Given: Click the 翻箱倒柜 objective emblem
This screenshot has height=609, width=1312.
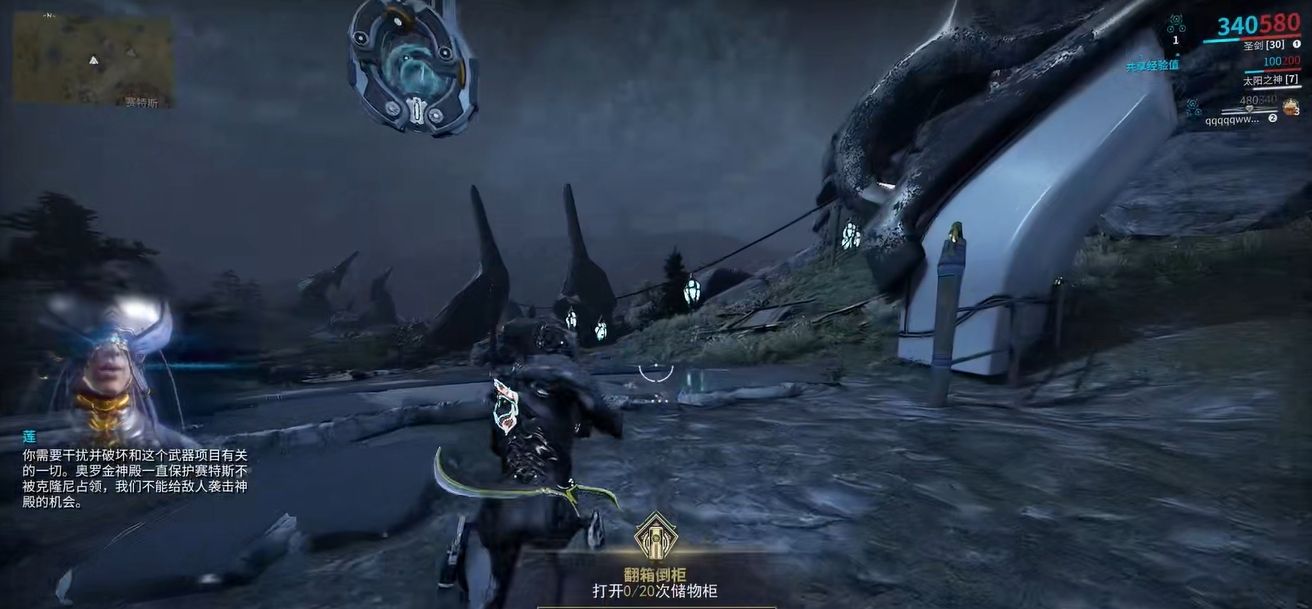Looking at the screenshot, I should [656, 536].
